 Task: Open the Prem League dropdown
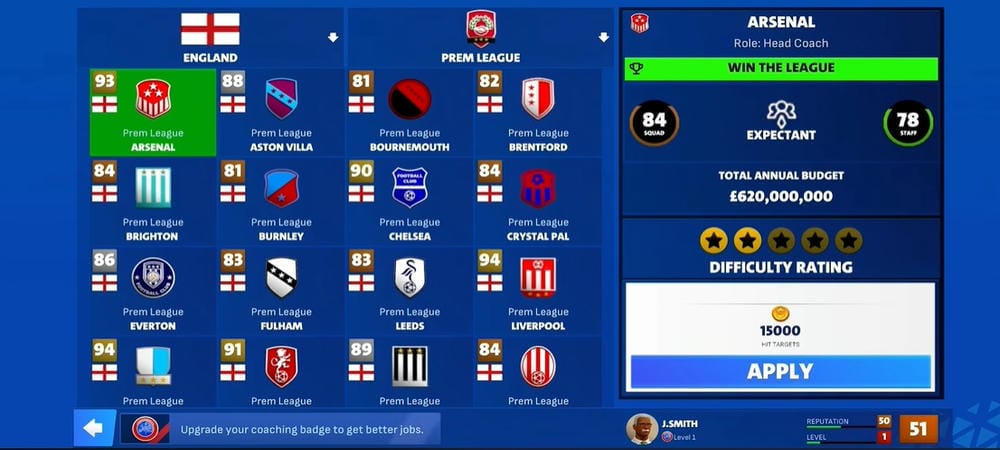[480, 37]
